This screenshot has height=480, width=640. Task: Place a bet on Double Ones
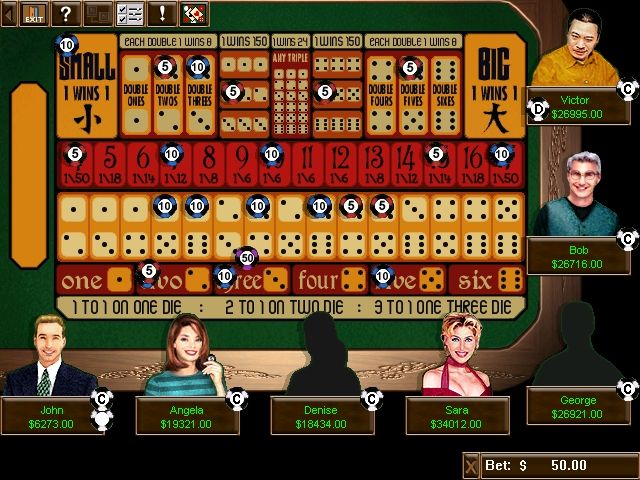(x=135, y=95)
